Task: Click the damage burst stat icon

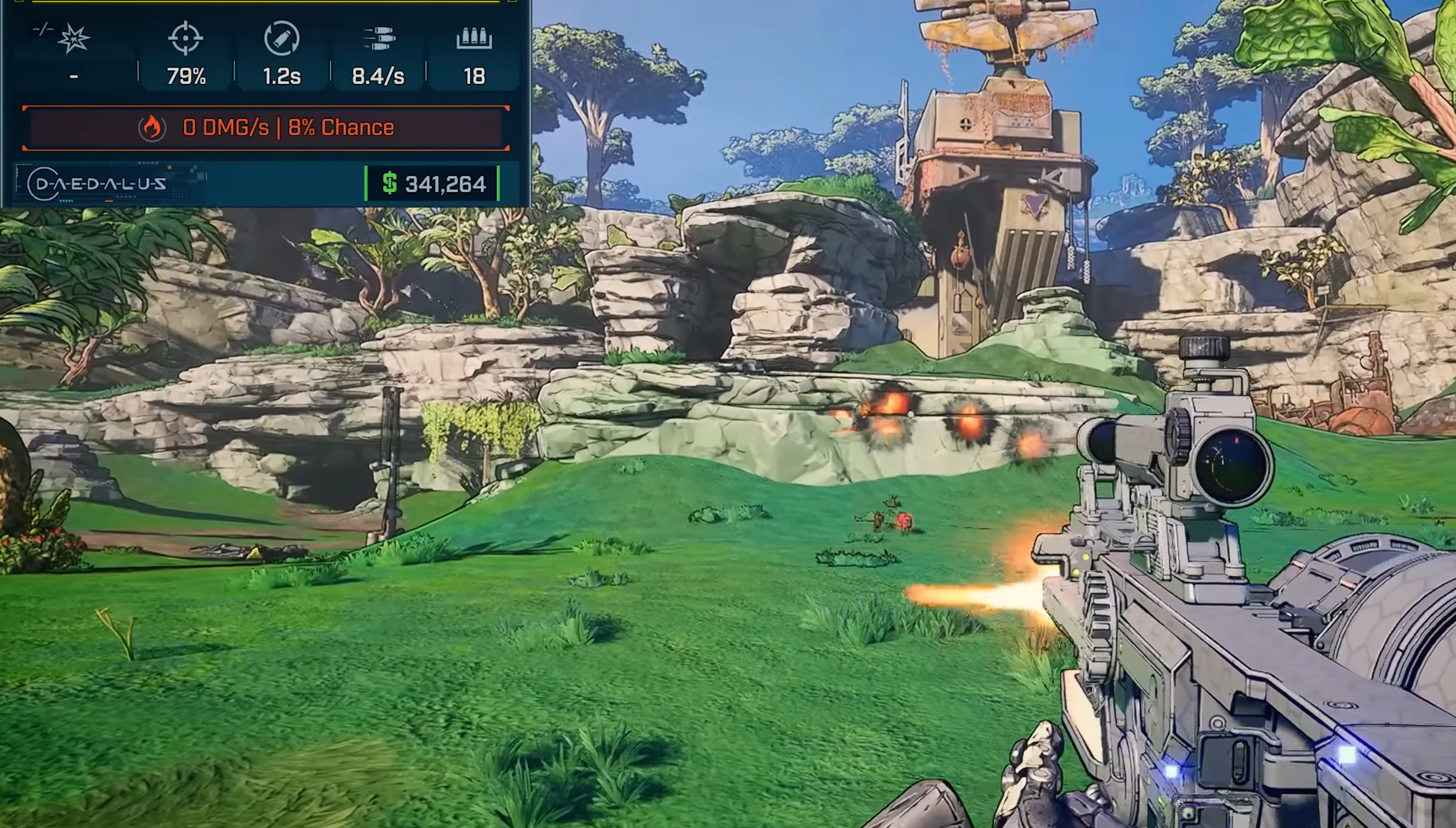Action: (73, 38)
